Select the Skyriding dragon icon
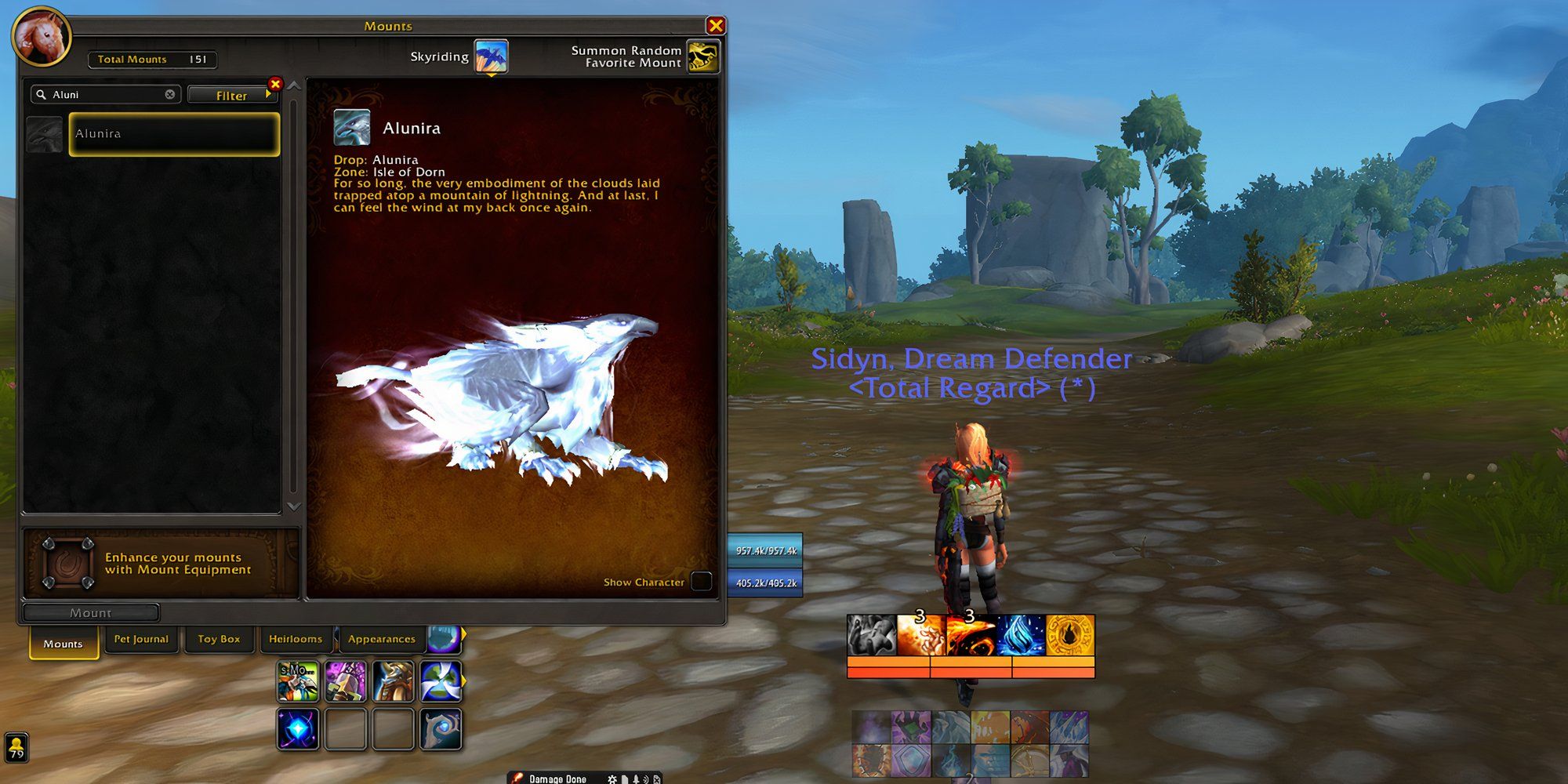The width and height of the screenshot is (1568, 784). coord(490,56)
